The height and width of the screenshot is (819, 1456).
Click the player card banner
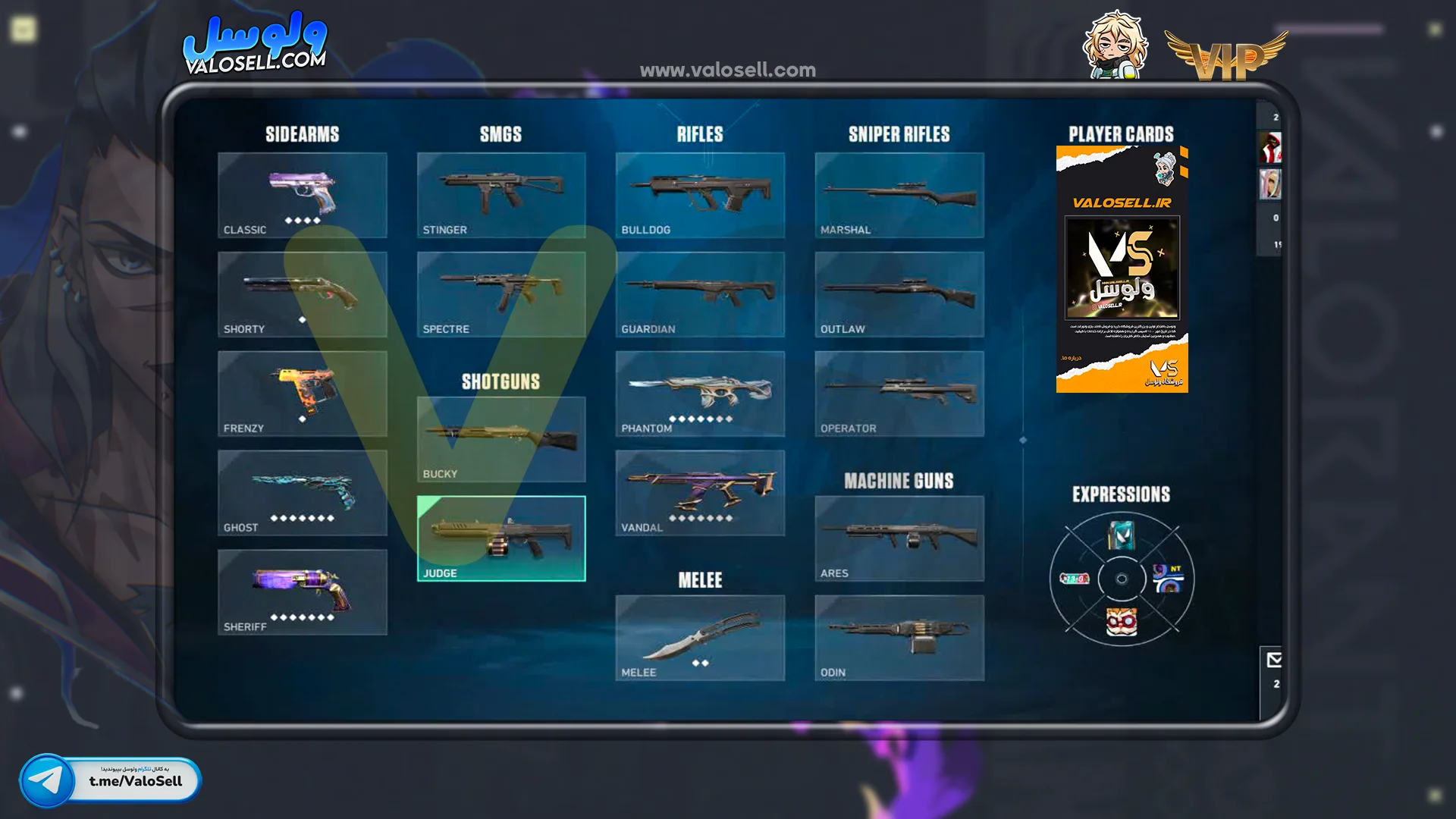(x=1122, y=269)
